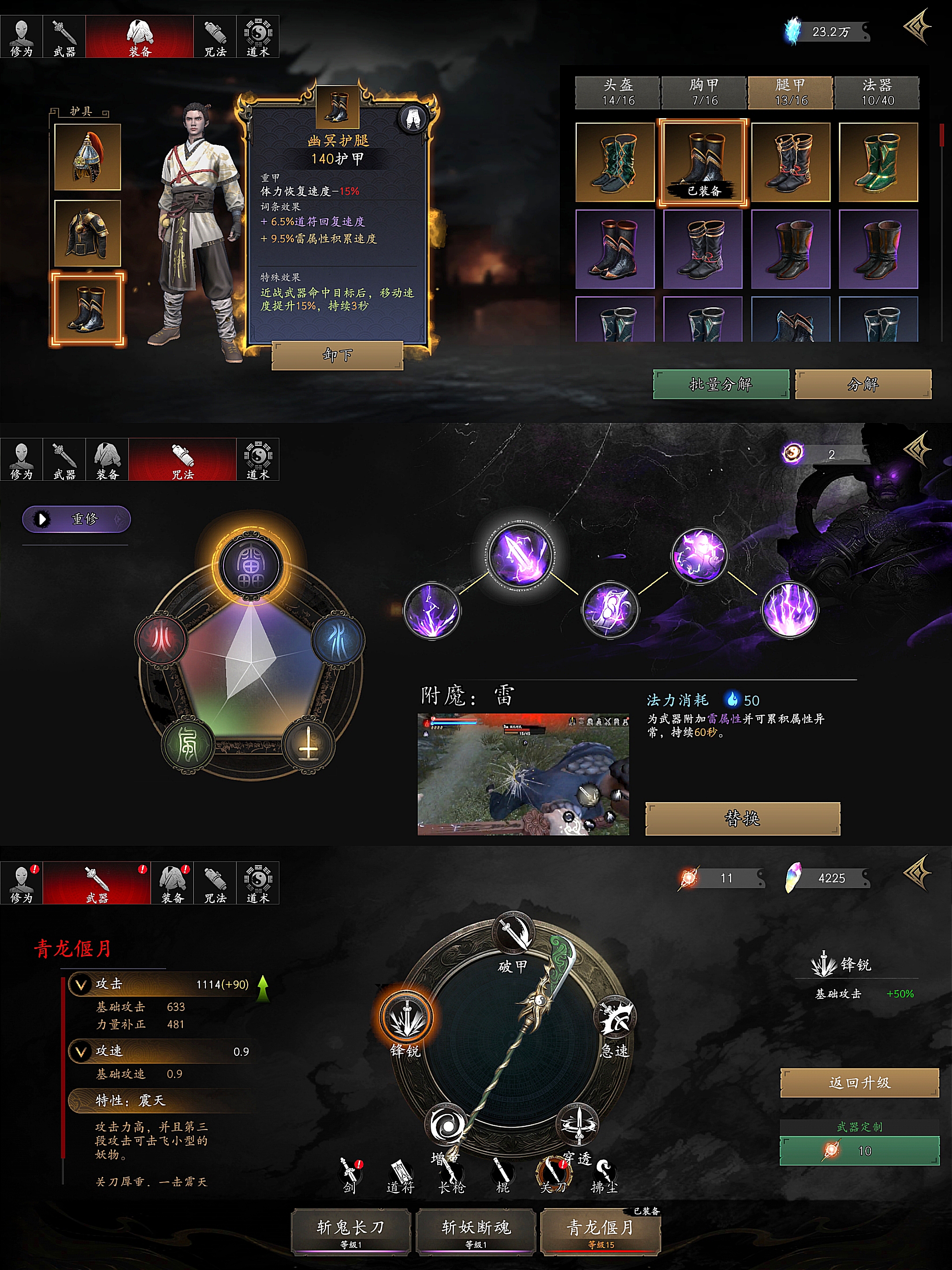Viewport: 952px width, 1270px height.
Task: Select the blue water element node
Action: click(338, 639)
